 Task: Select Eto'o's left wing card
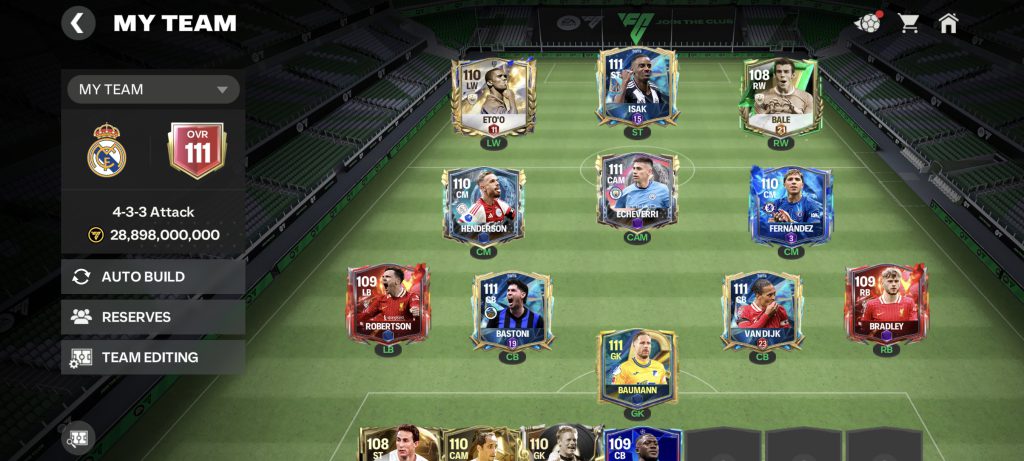coord(493,97)
